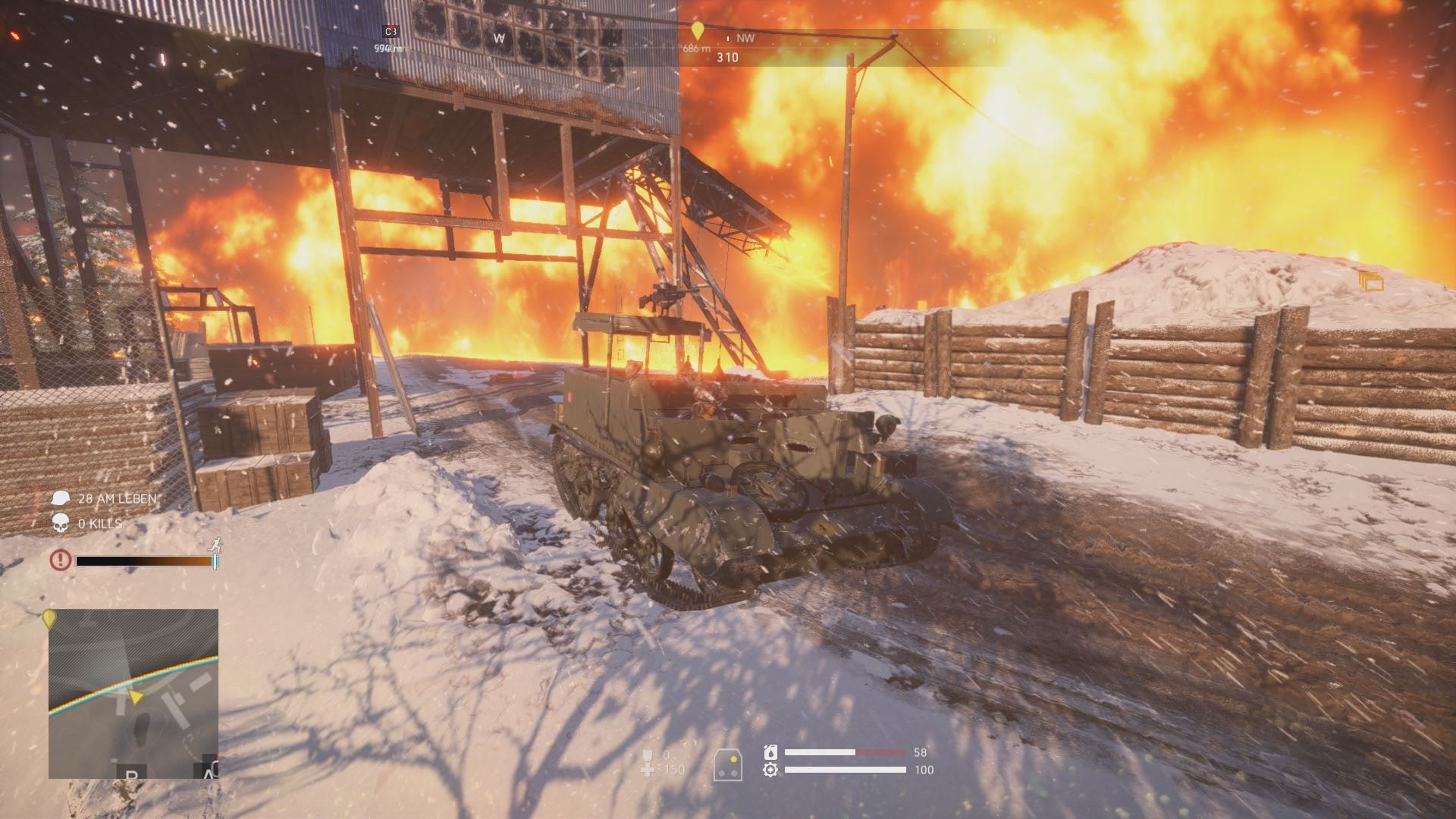1456x819 pixels.
Task: Click the armor plate shield icon
Action: click(x=648, y=755)
